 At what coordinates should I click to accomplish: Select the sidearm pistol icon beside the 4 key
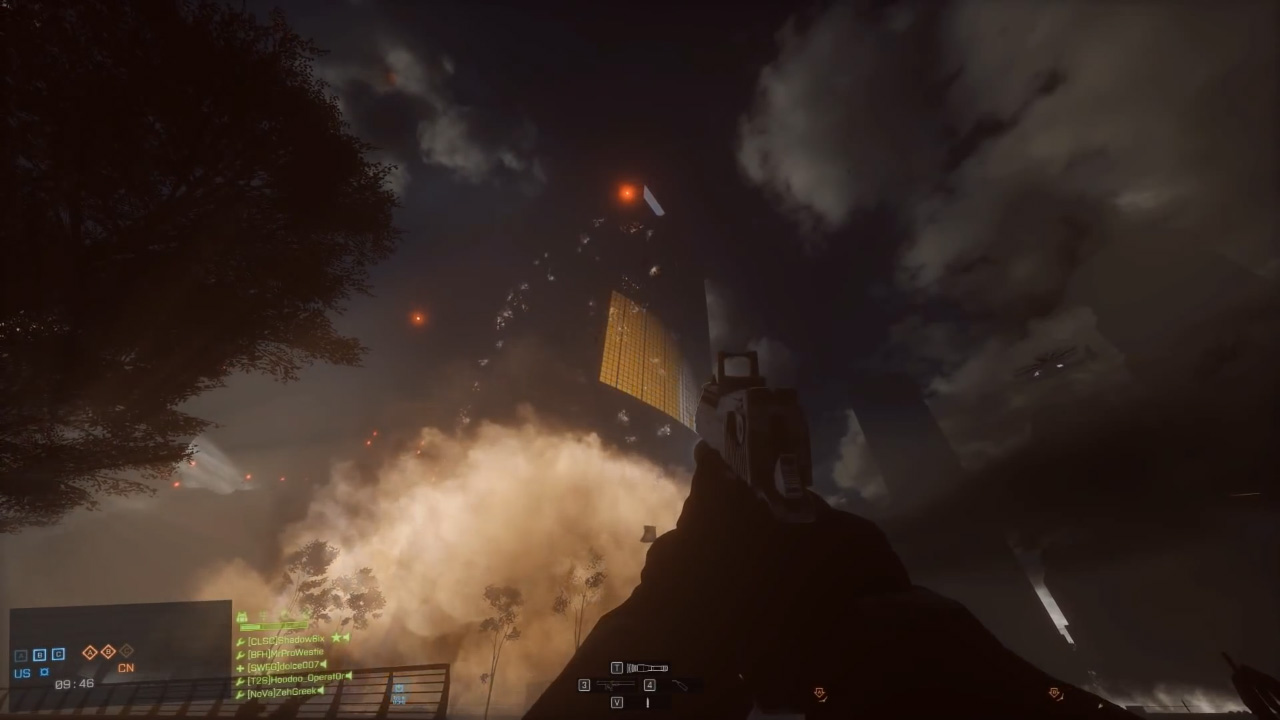point(679,686)
